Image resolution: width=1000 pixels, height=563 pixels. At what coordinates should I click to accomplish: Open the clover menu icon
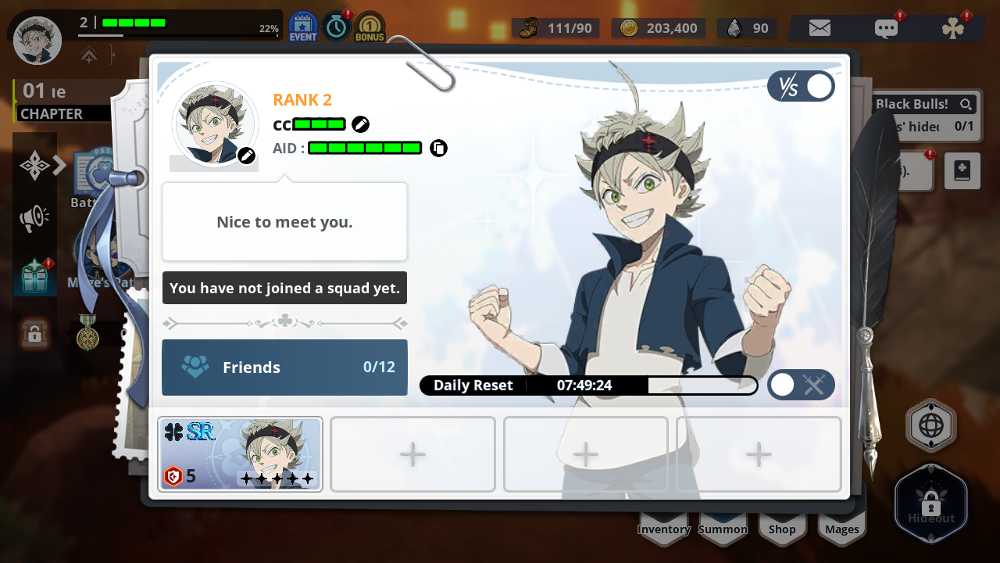[953, 28]
